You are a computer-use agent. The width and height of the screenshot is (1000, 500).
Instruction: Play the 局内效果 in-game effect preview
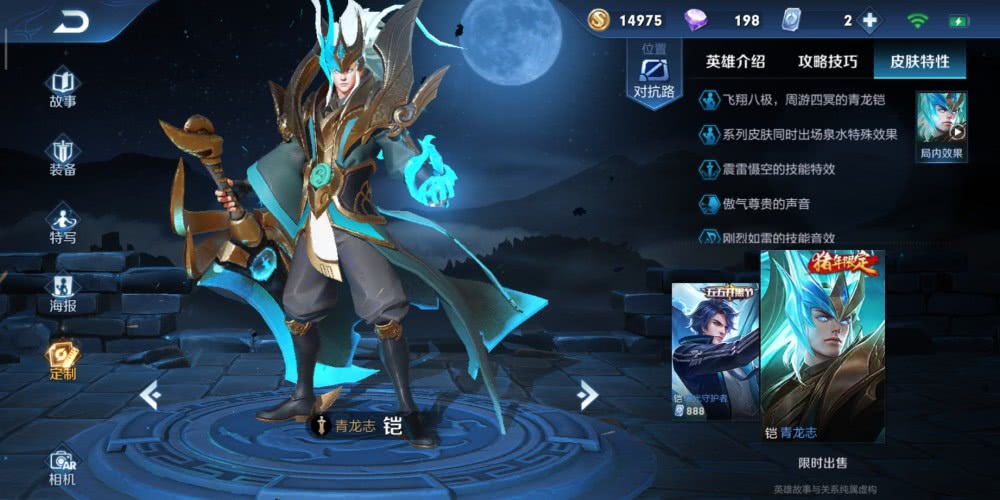pyautogui.click(x=942, y=126)
